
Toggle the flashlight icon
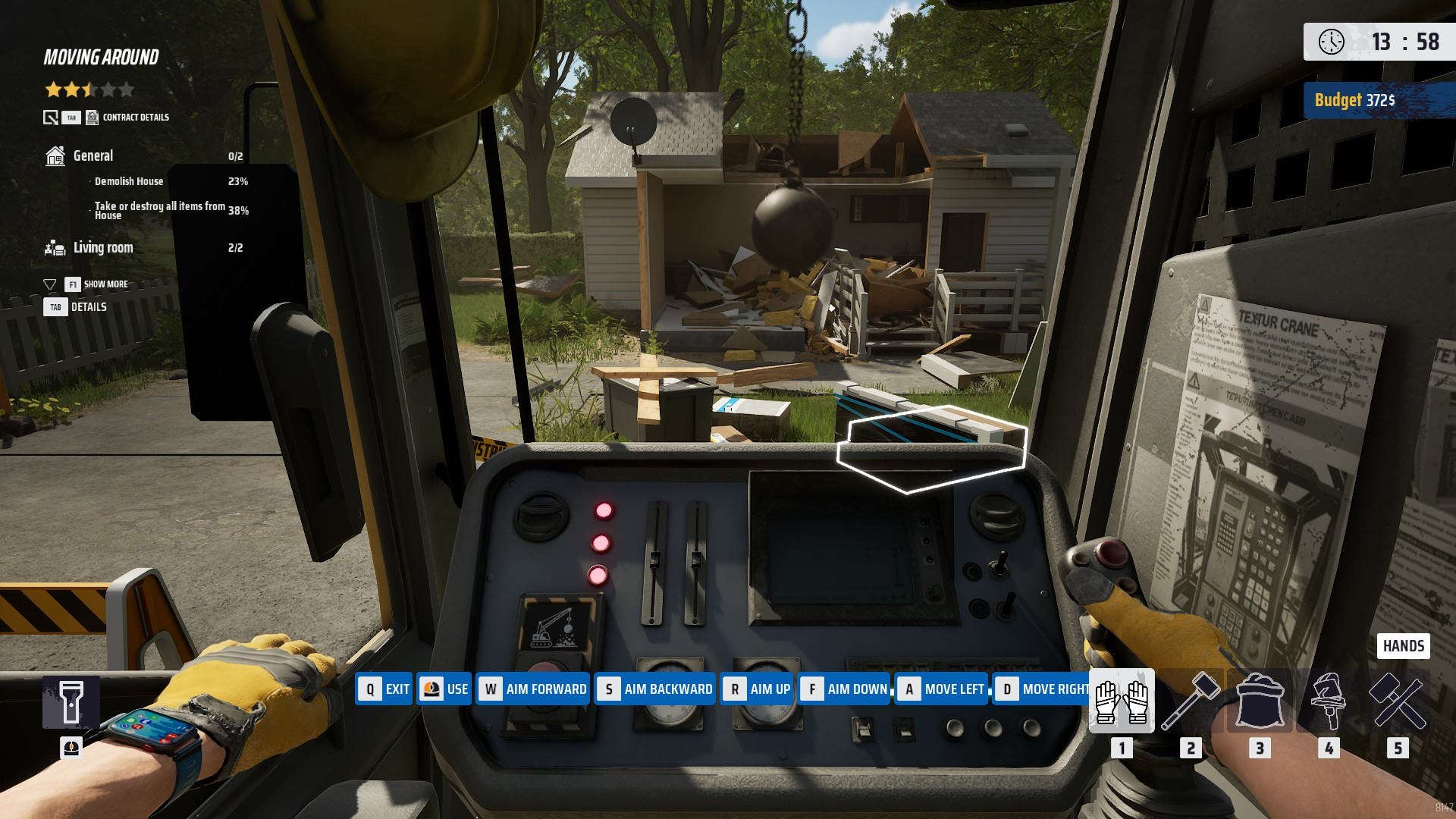[71, 702]
